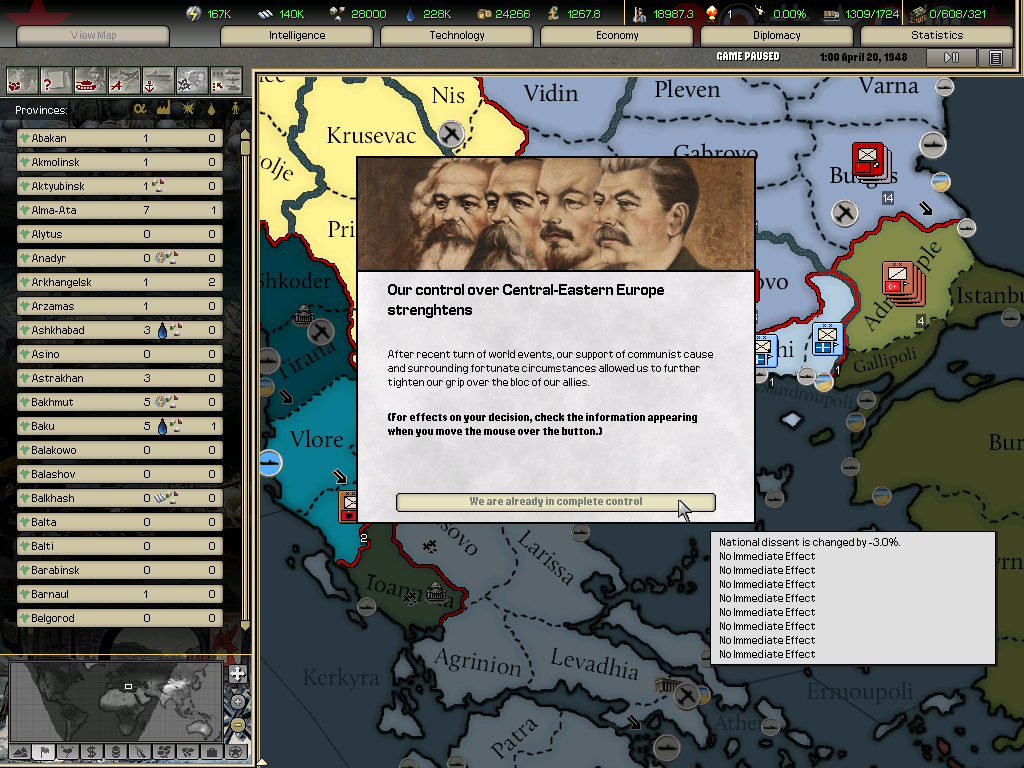The image size is (1024, 768).
Task: Show land units with the tank icon
Action: click(90, 79)
